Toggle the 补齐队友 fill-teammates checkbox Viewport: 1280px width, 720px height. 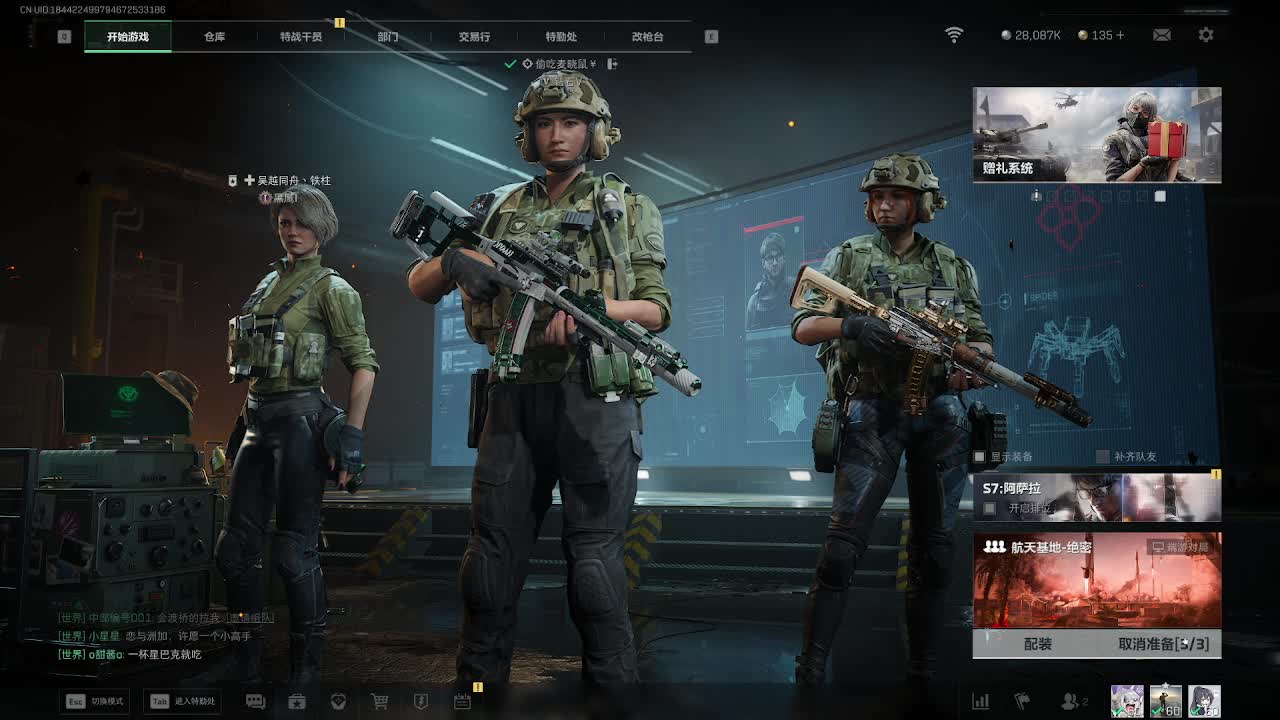click(1103, 457)
